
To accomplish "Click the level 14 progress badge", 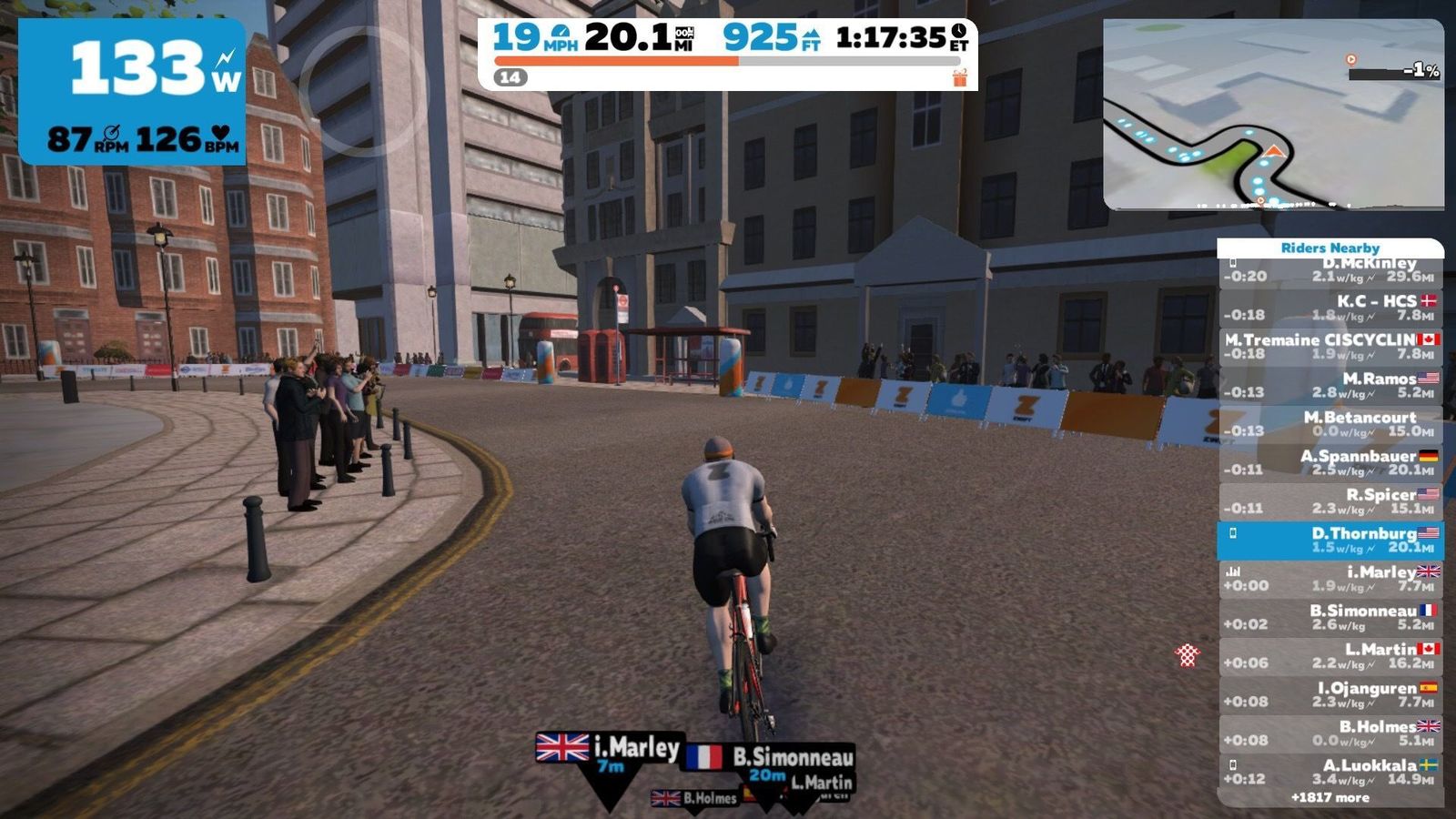I will tap(510, 77).
